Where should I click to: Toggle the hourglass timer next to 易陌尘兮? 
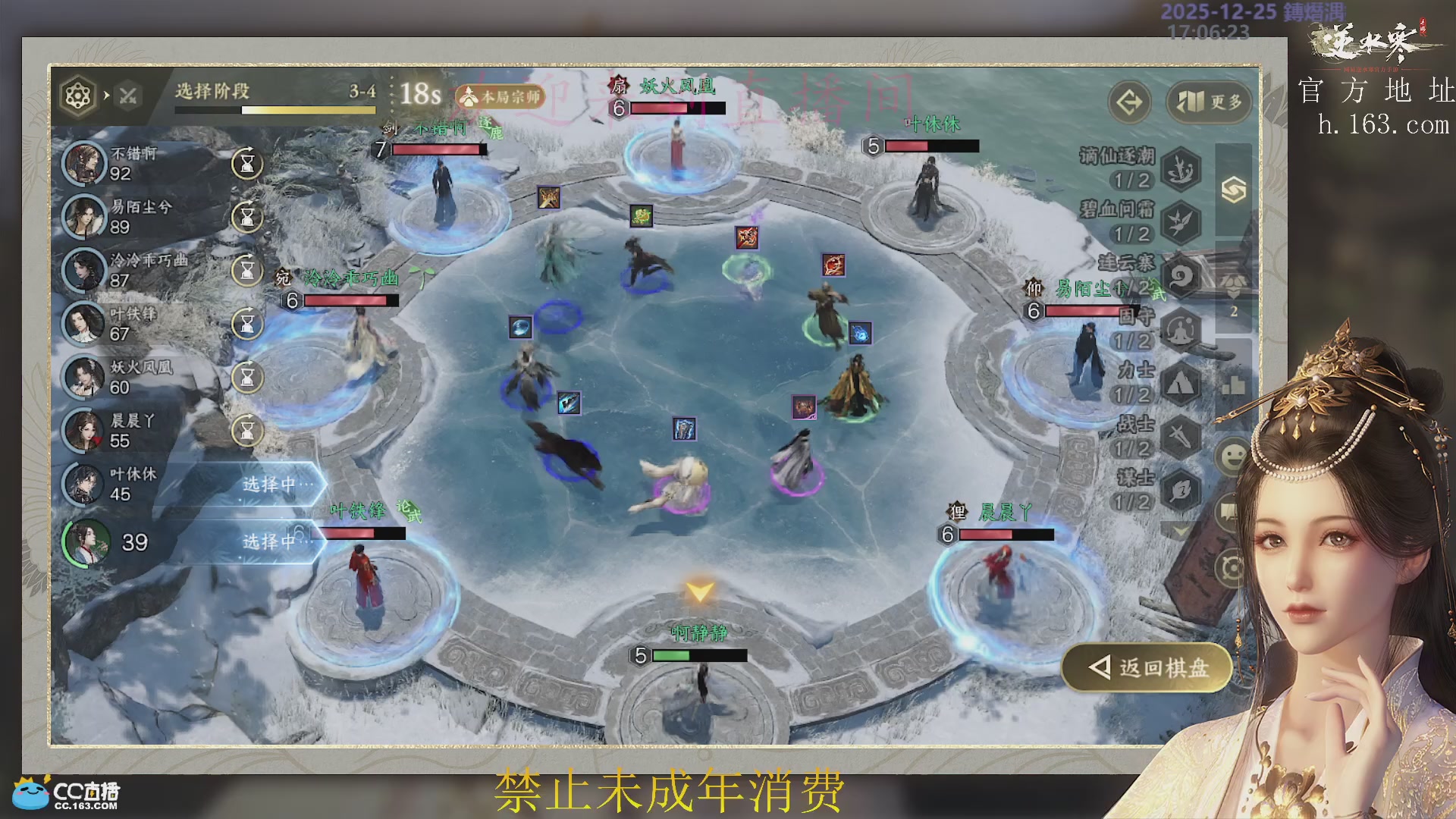click(246, 218)
